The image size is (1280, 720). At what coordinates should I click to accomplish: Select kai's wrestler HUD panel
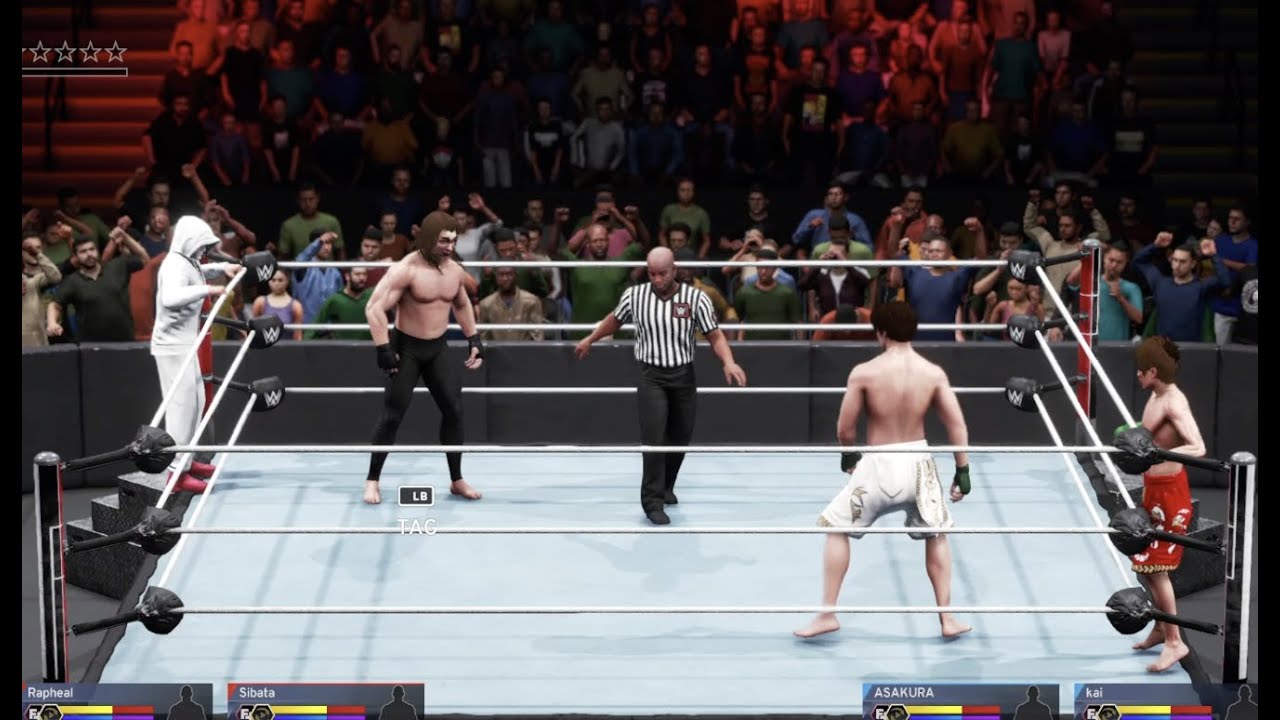pos(1165,701)
